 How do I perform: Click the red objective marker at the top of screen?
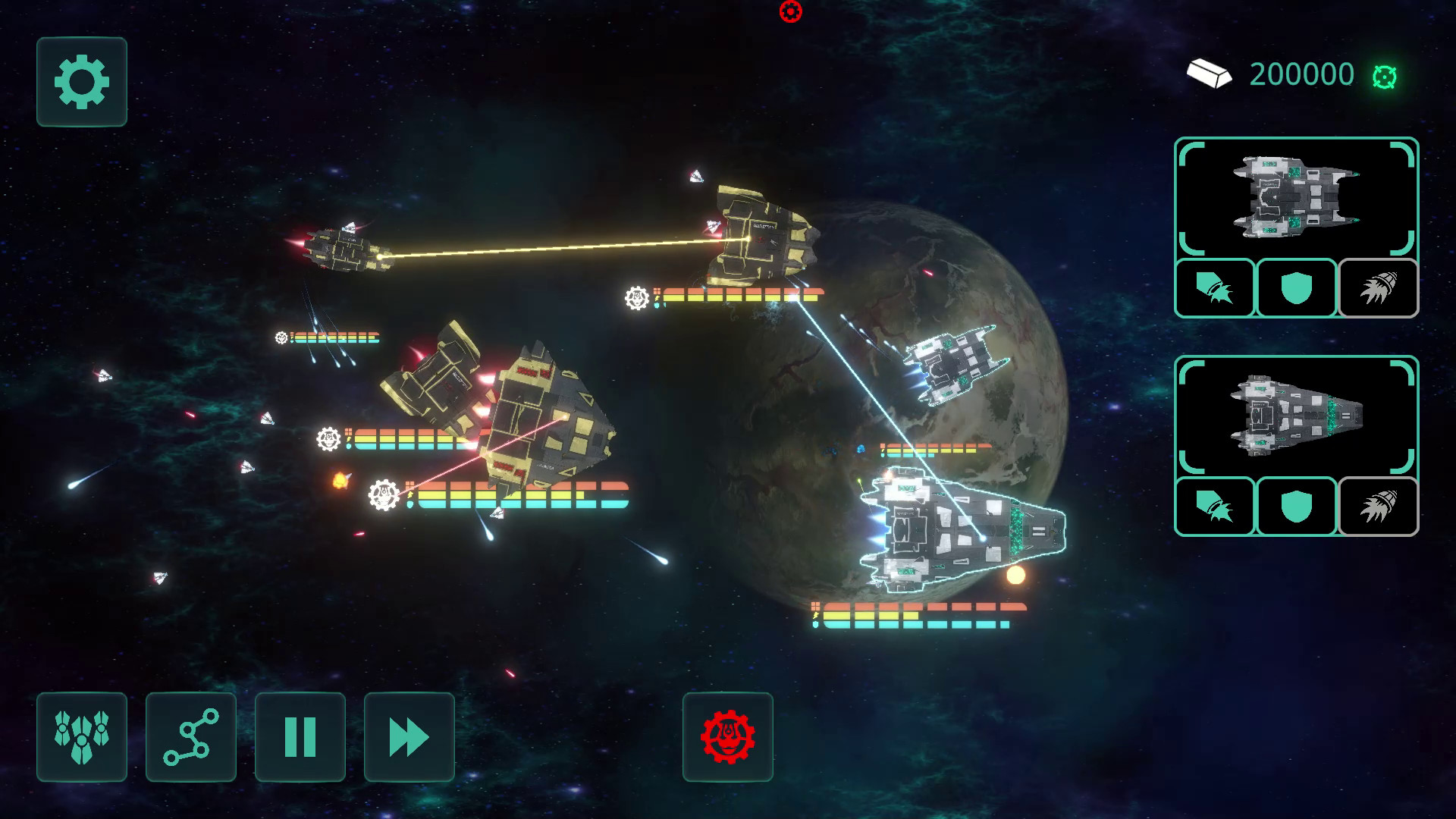coord(790,10)
